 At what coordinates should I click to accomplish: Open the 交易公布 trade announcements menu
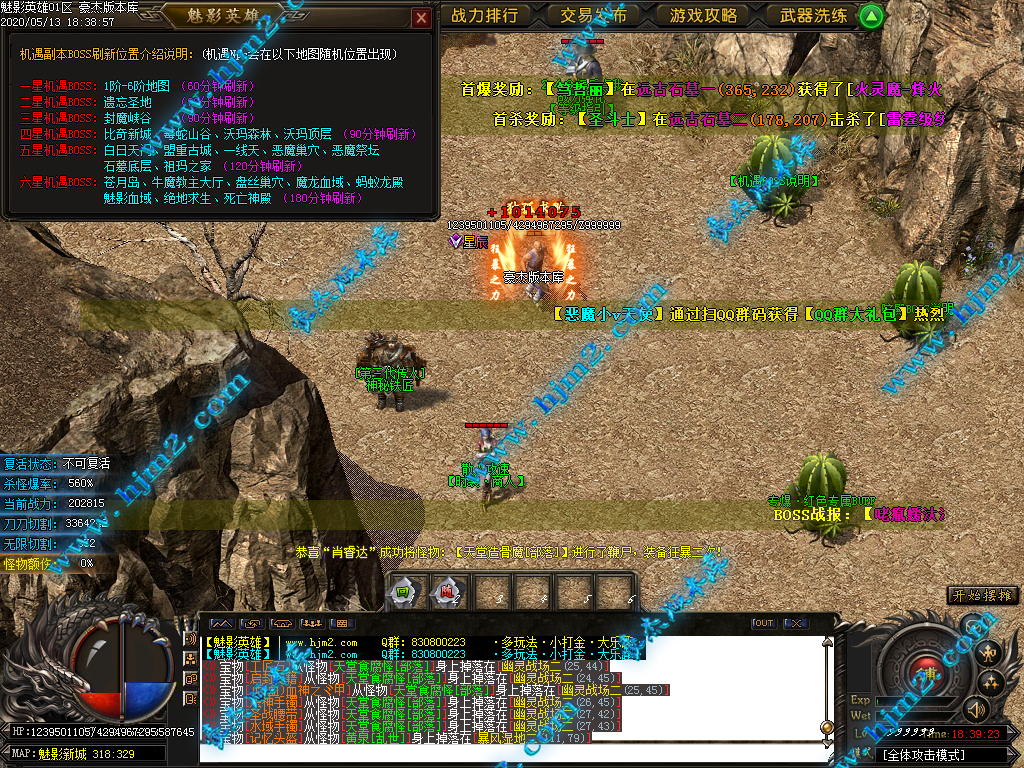pyautogui.click(x=594, y=15)
